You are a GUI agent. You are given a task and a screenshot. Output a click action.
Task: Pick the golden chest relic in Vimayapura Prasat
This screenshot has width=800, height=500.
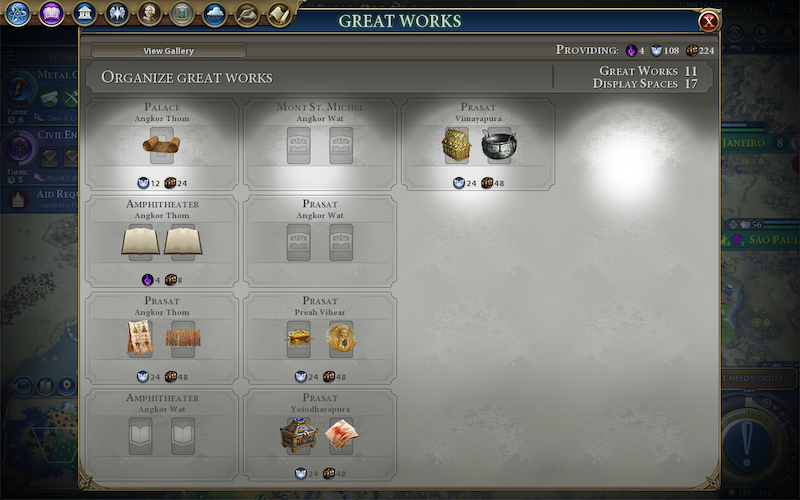456,146
